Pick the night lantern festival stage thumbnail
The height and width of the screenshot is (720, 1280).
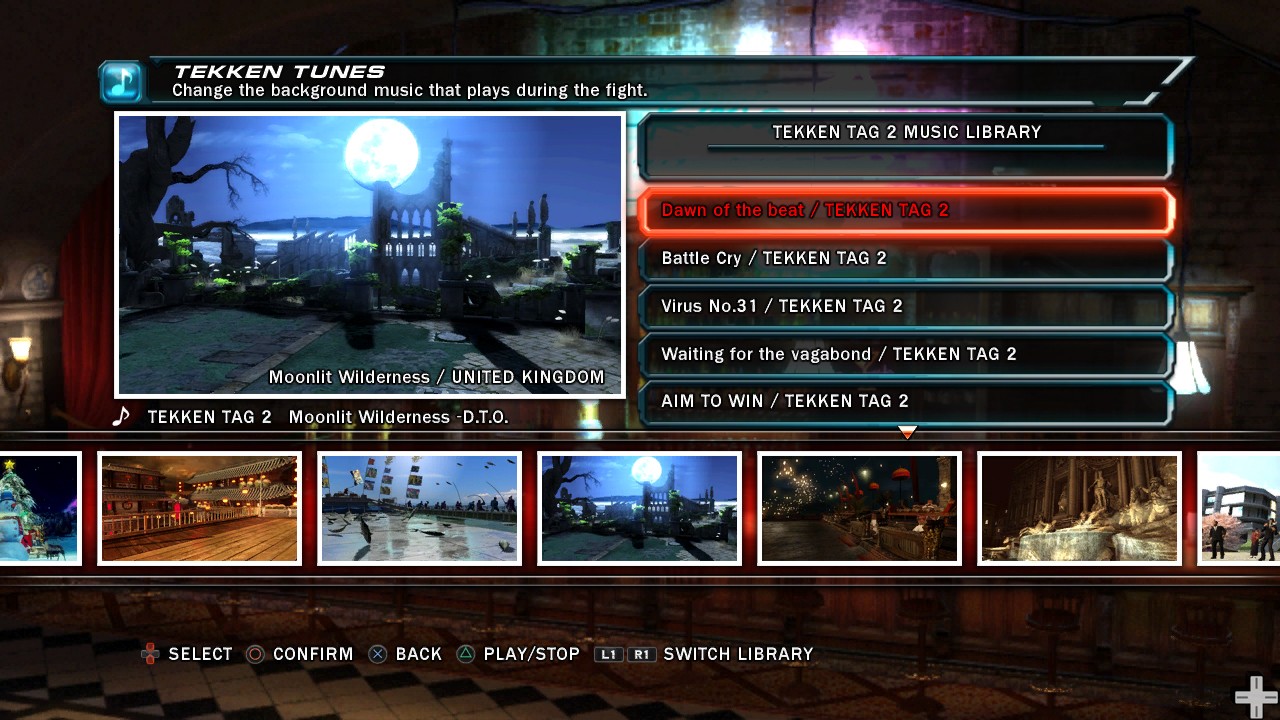point(859,508)
